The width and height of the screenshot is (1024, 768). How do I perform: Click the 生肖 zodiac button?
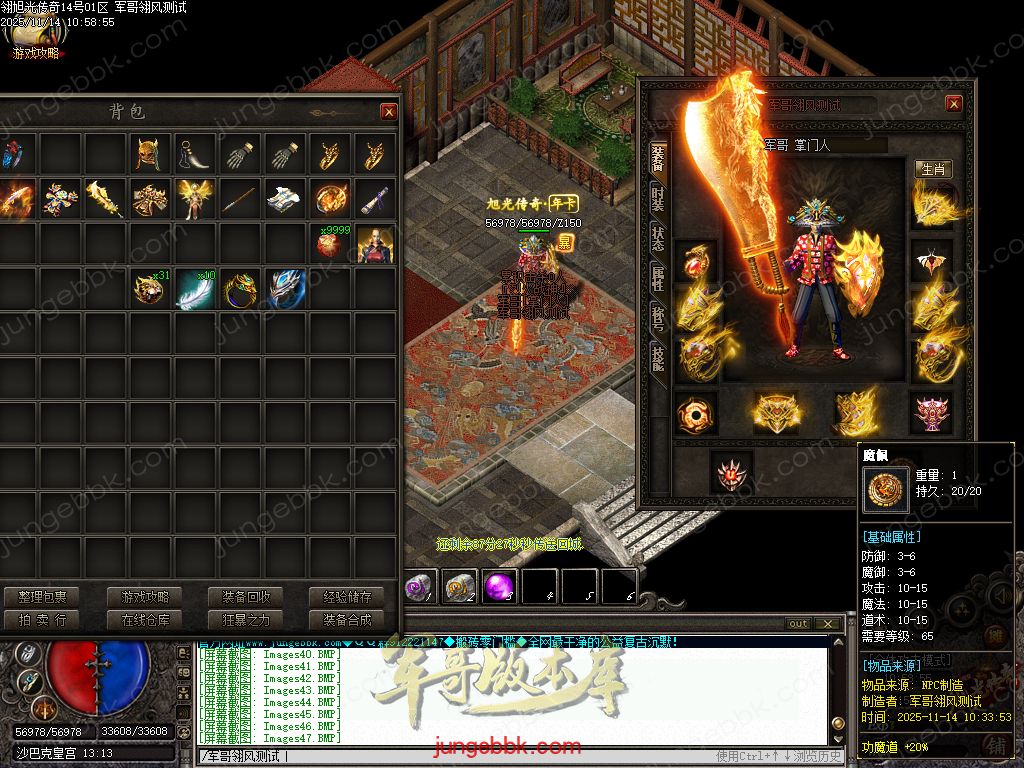pos(934,169)
